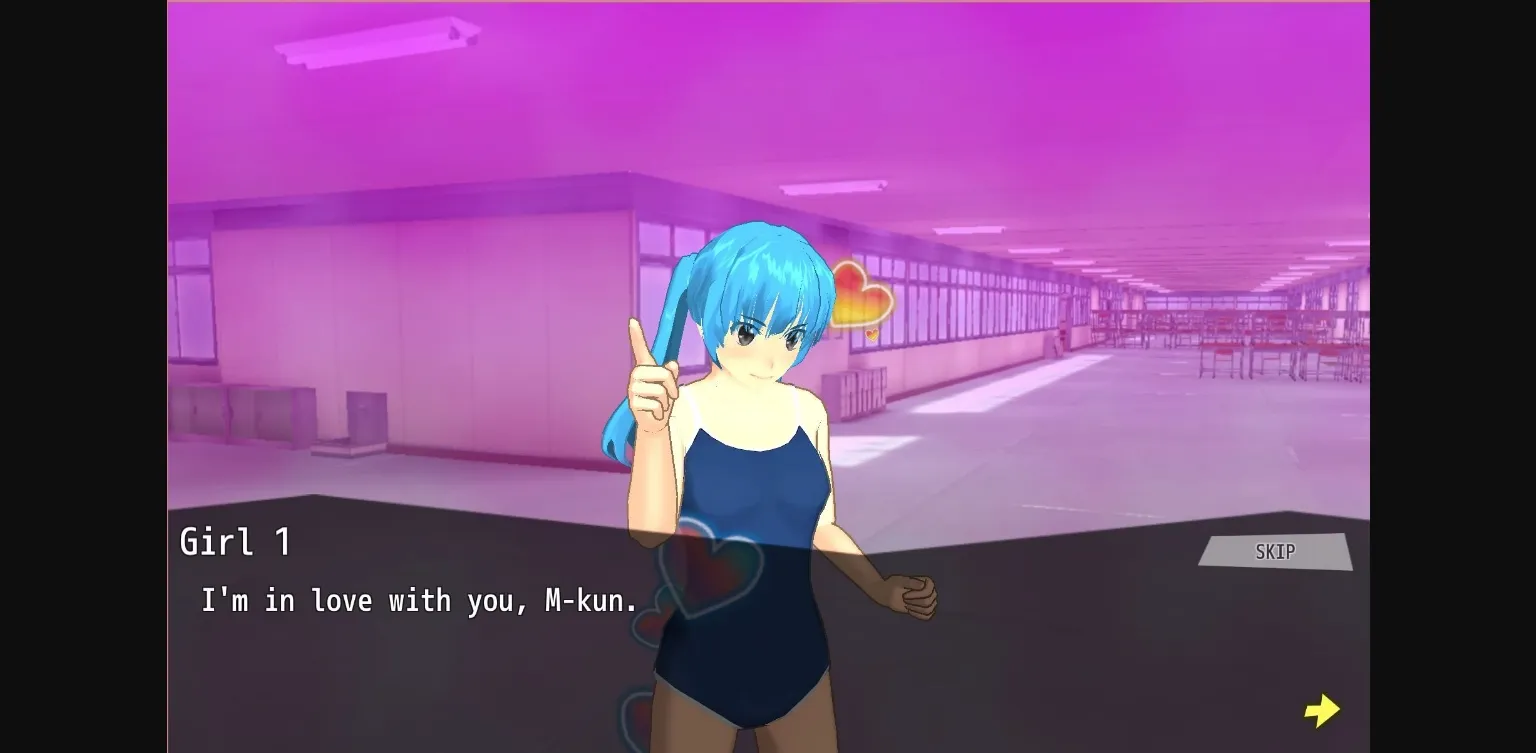Select the Girl 1 name label
Screen dimensions: 1536x753
[236, 541]
